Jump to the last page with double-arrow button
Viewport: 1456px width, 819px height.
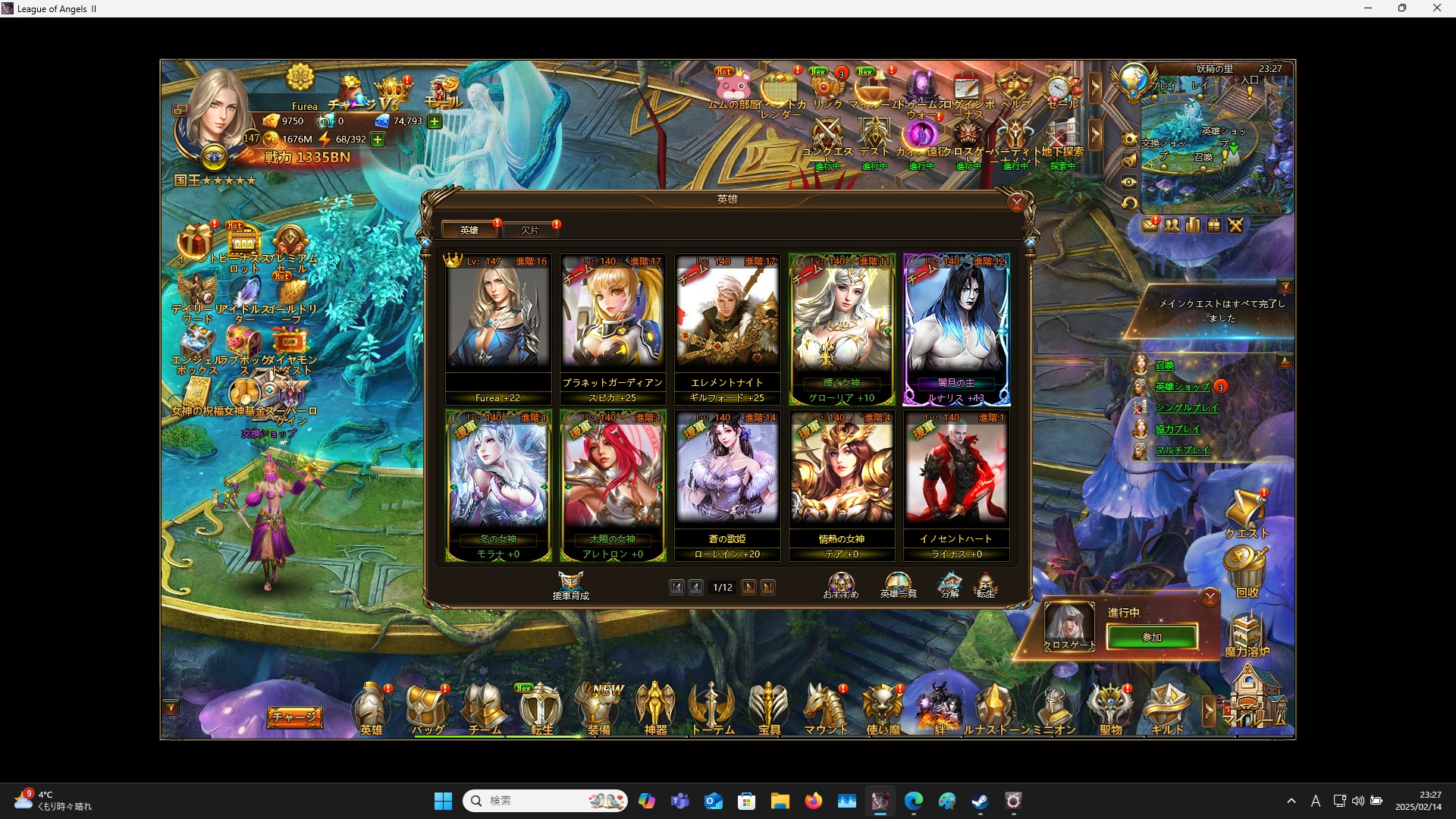(x=769, y=587)
